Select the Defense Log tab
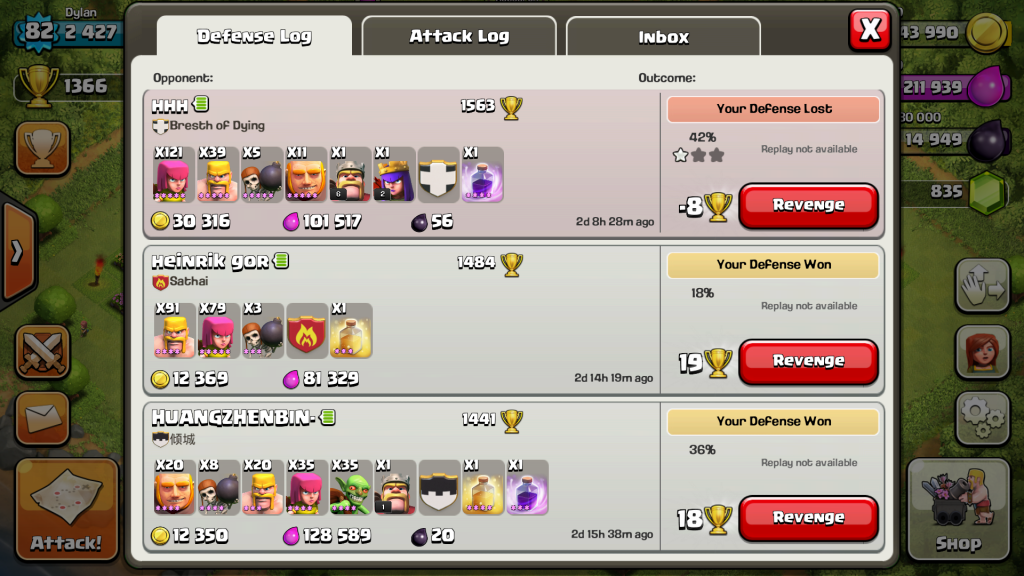1024x576 pixels. (x=254, y=37)
